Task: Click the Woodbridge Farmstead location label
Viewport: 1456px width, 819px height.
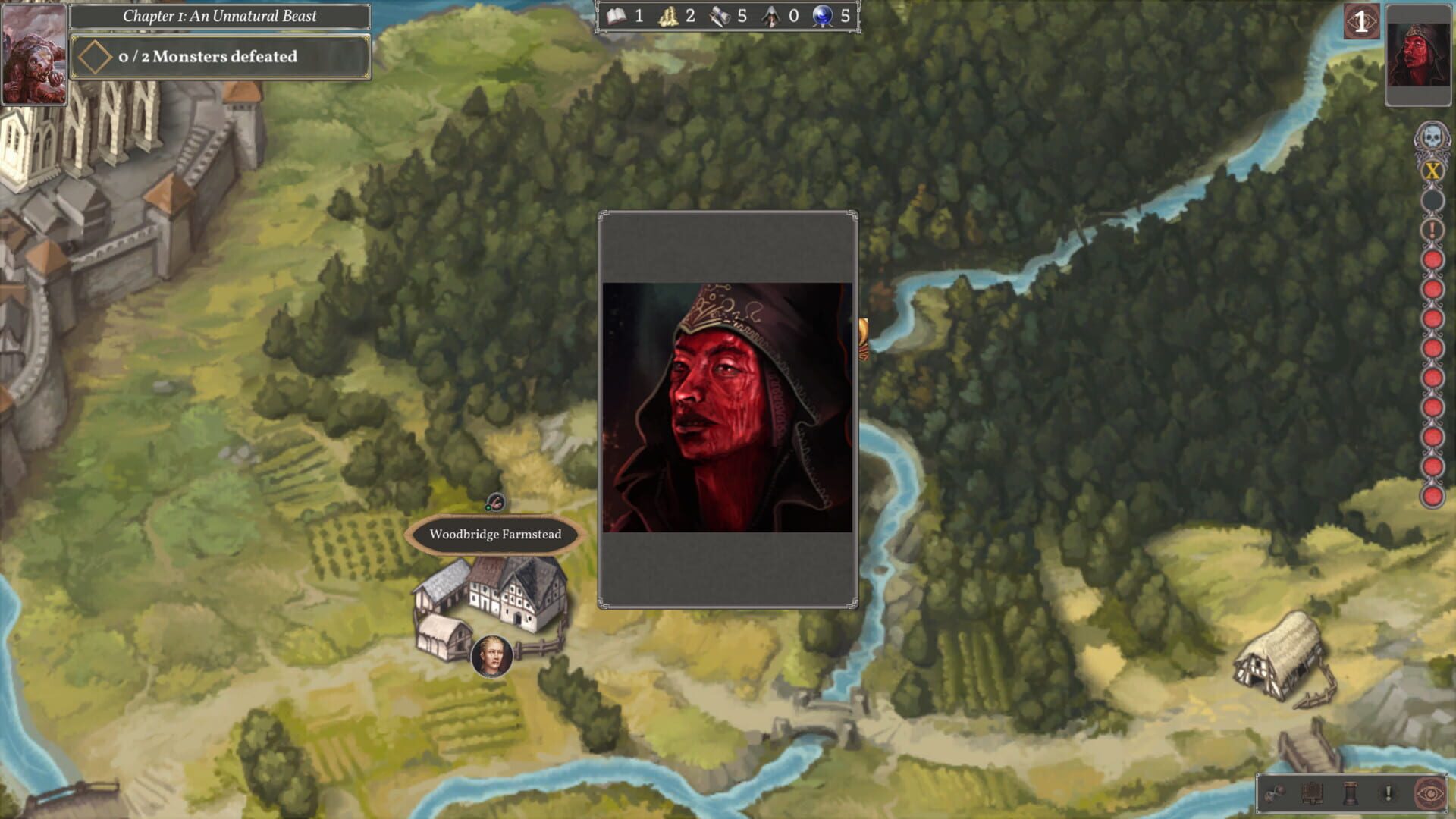Action: (x=494, y=534)
